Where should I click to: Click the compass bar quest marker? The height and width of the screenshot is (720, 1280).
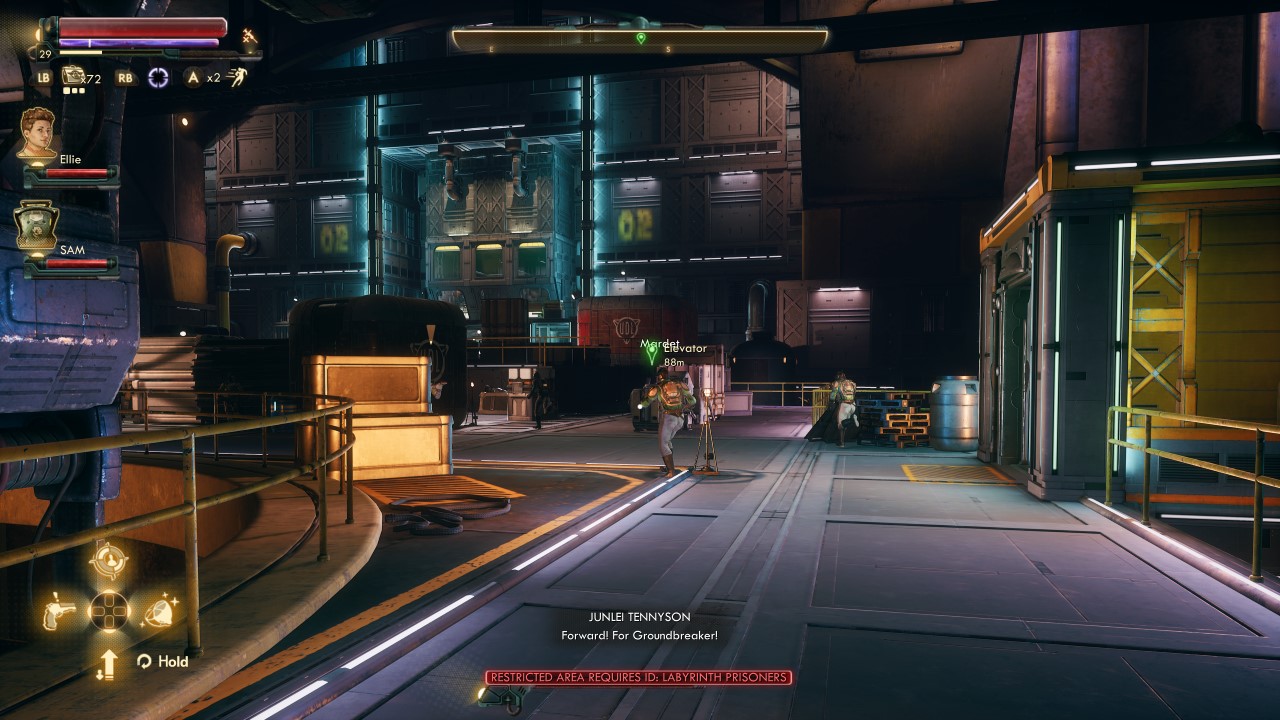tap(640, 39)
